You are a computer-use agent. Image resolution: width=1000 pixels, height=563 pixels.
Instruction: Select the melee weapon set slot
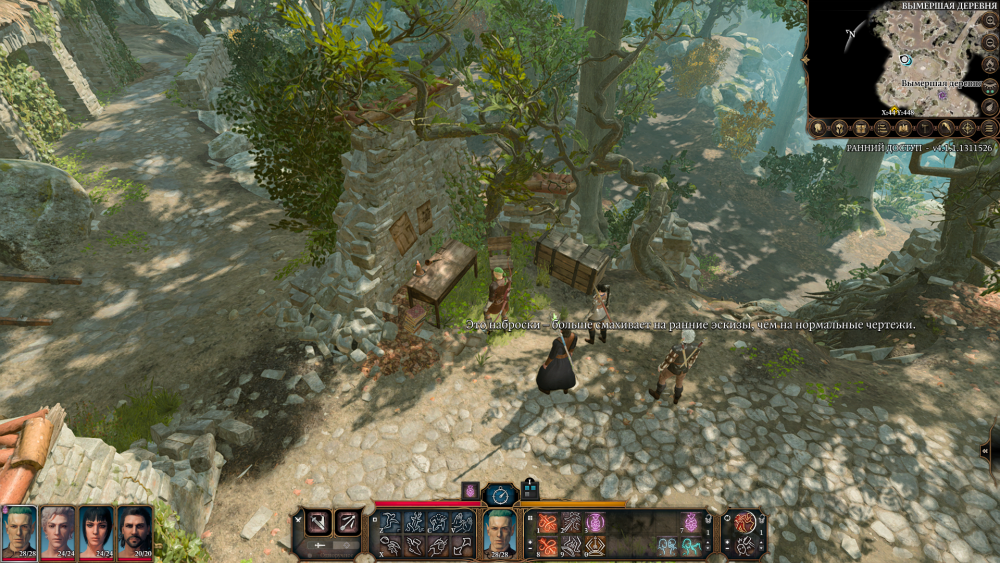pyautogui.click(x=318, y=521)
